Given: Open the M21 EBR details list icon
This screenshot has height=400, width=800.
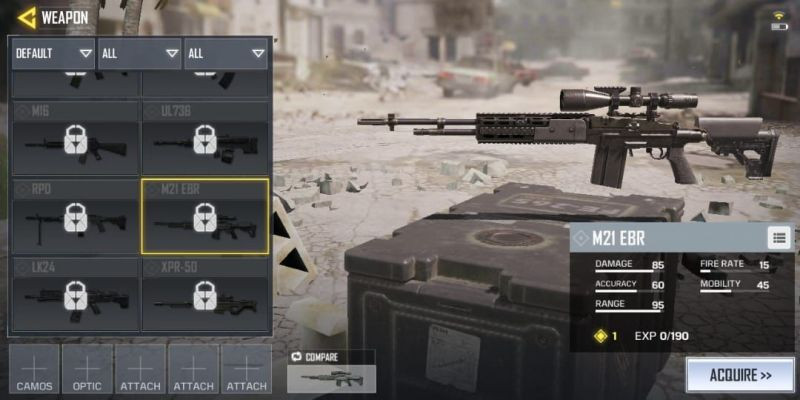Looking at the screenshot, I should tap(779, 237).
